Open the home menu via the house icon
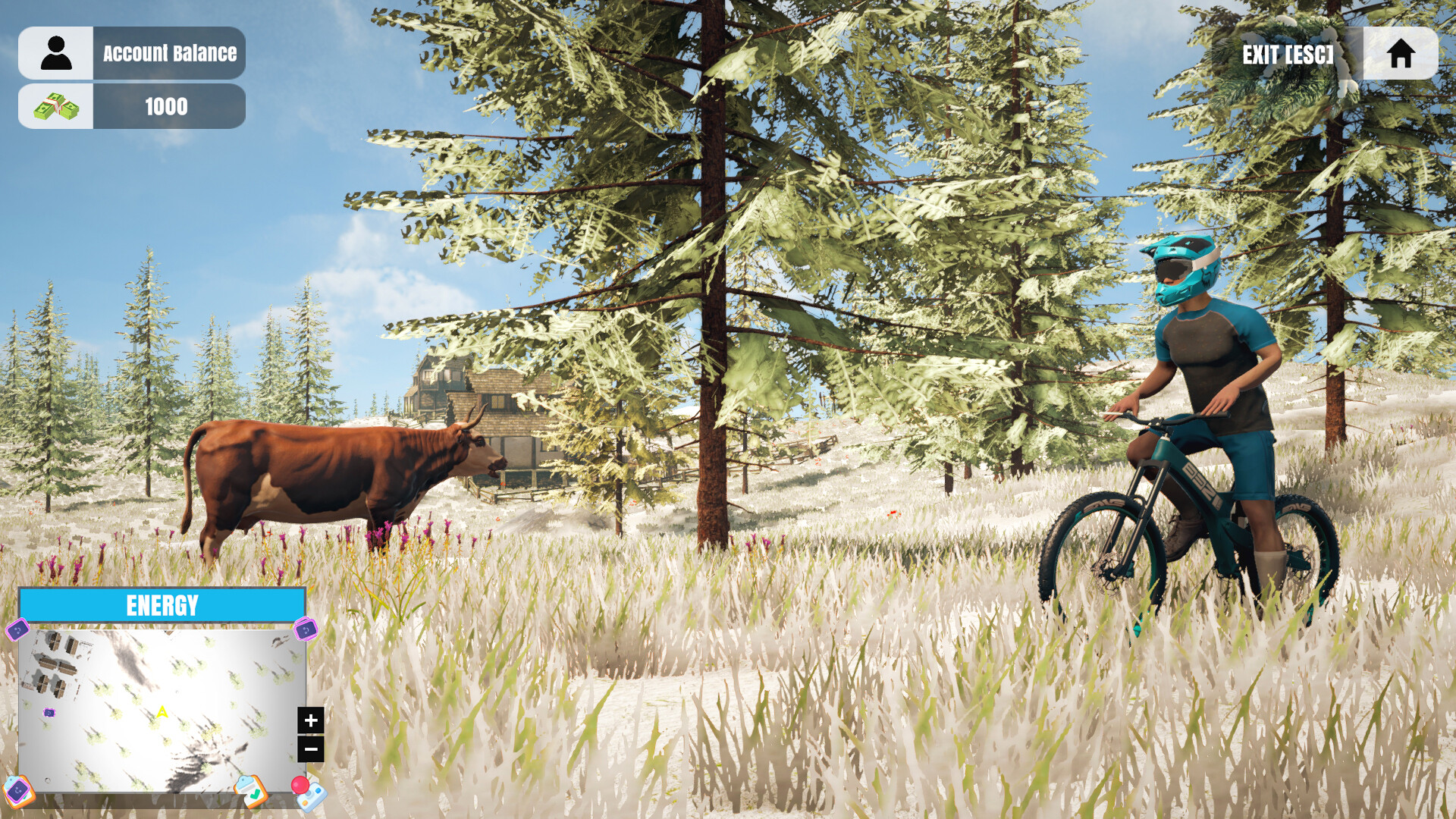The height and width of the screenshot is (819, 1456). pos(1402,53)
